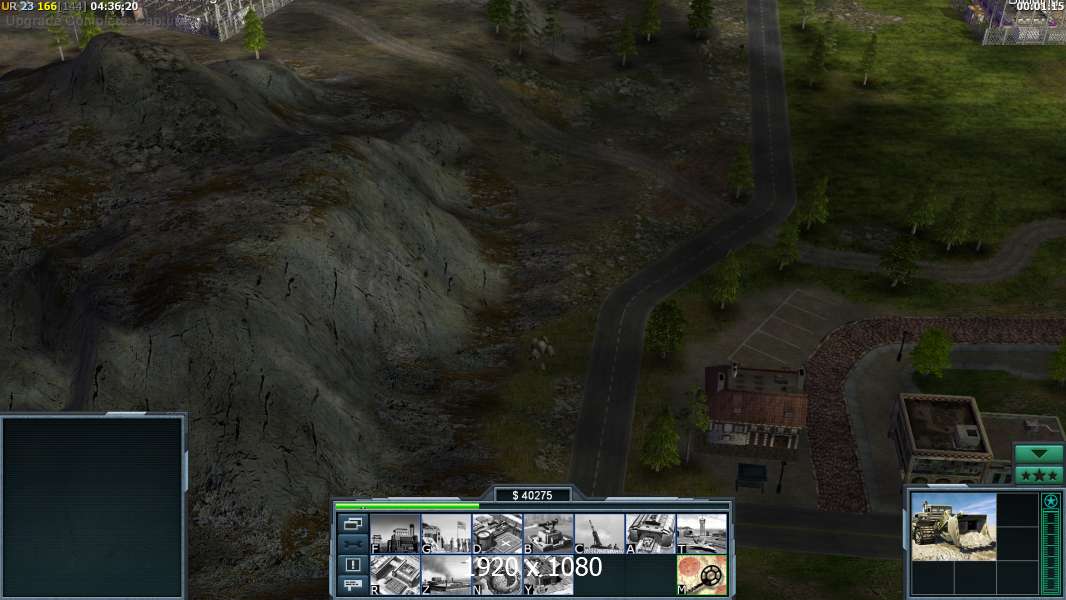Build the structure icon labeled A
This screenshot has height=600, width=1066.
(x=650, y=533)
